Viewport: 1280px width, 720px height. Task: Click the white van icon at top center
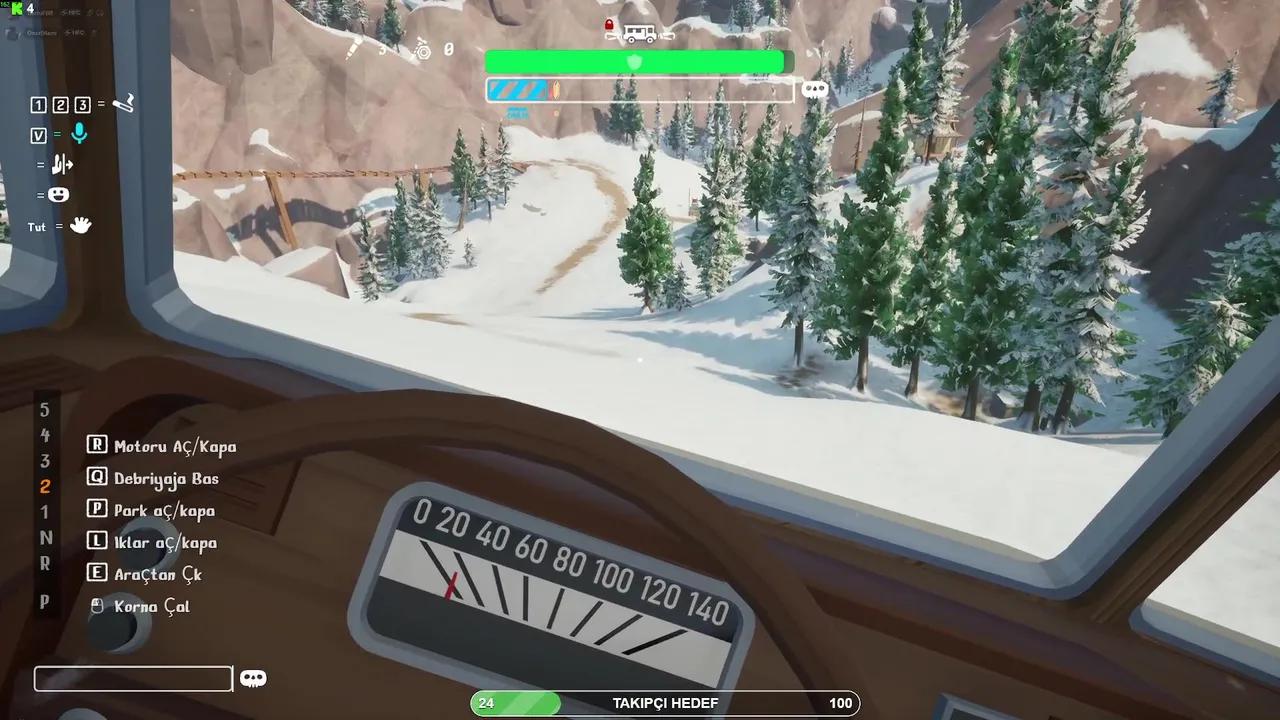(638, 32)
